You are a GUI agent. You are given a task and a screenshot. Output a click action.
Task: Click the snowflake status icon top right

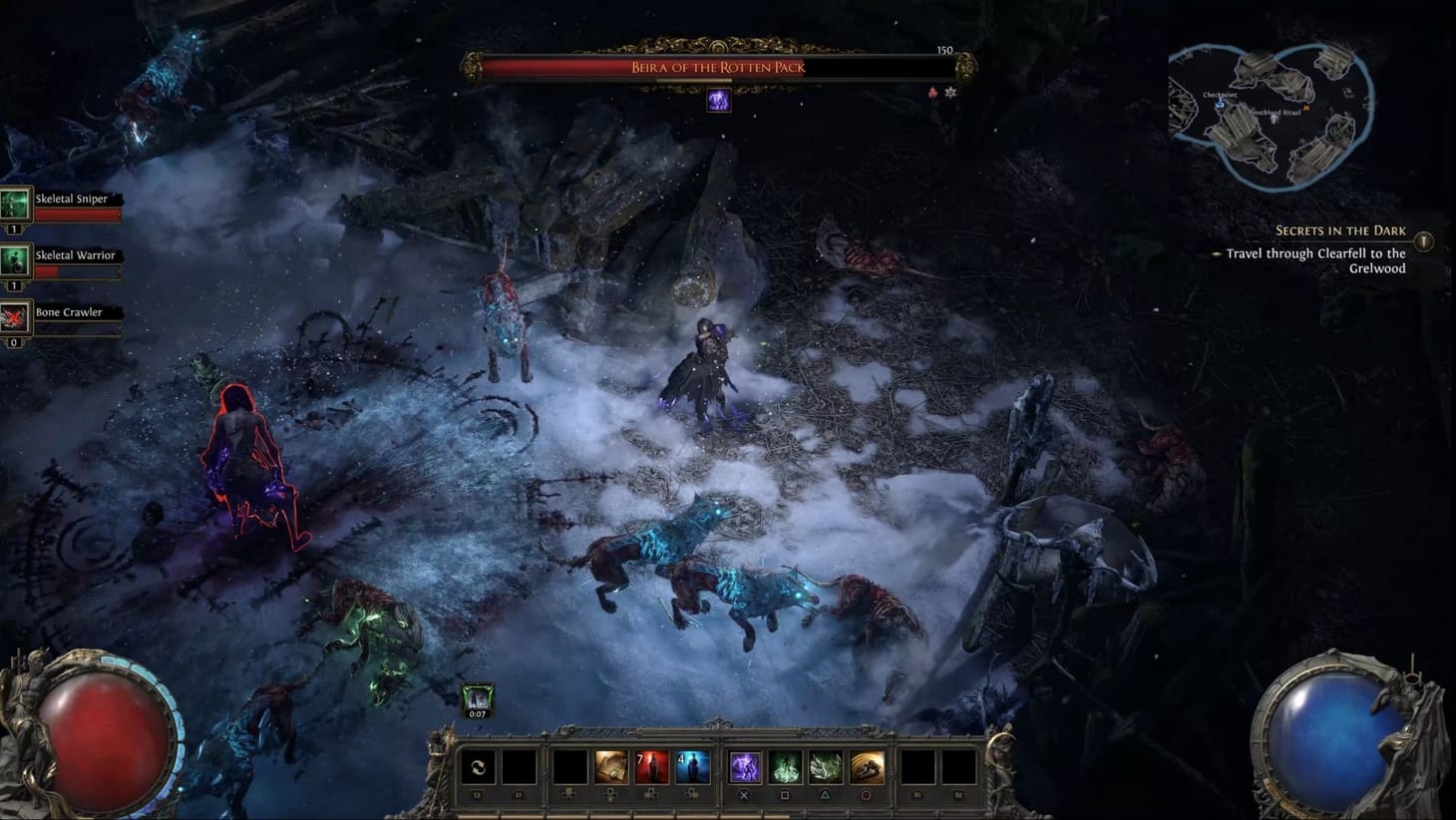pyautogui.click(x=950, y=91)
